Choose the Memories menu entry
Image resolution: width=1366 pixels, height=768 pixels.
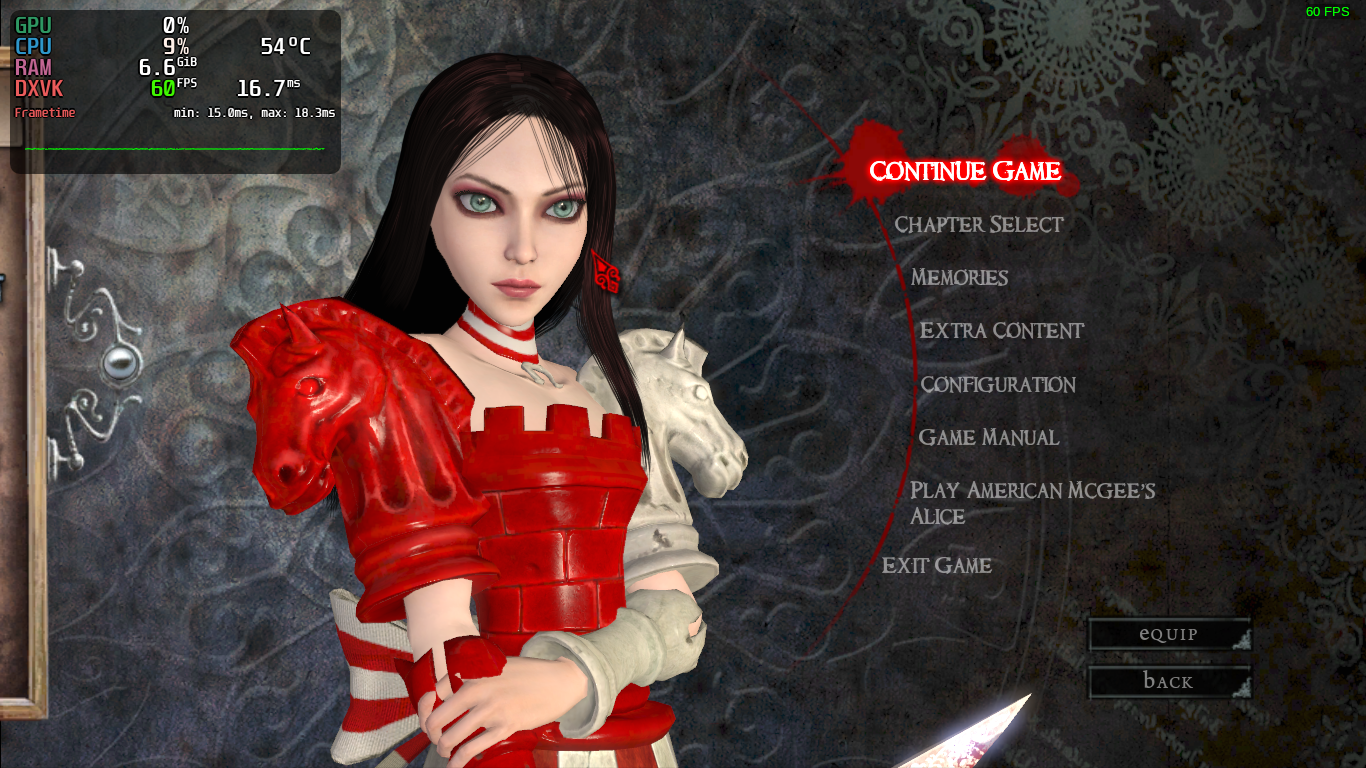(x=959, y=278)
